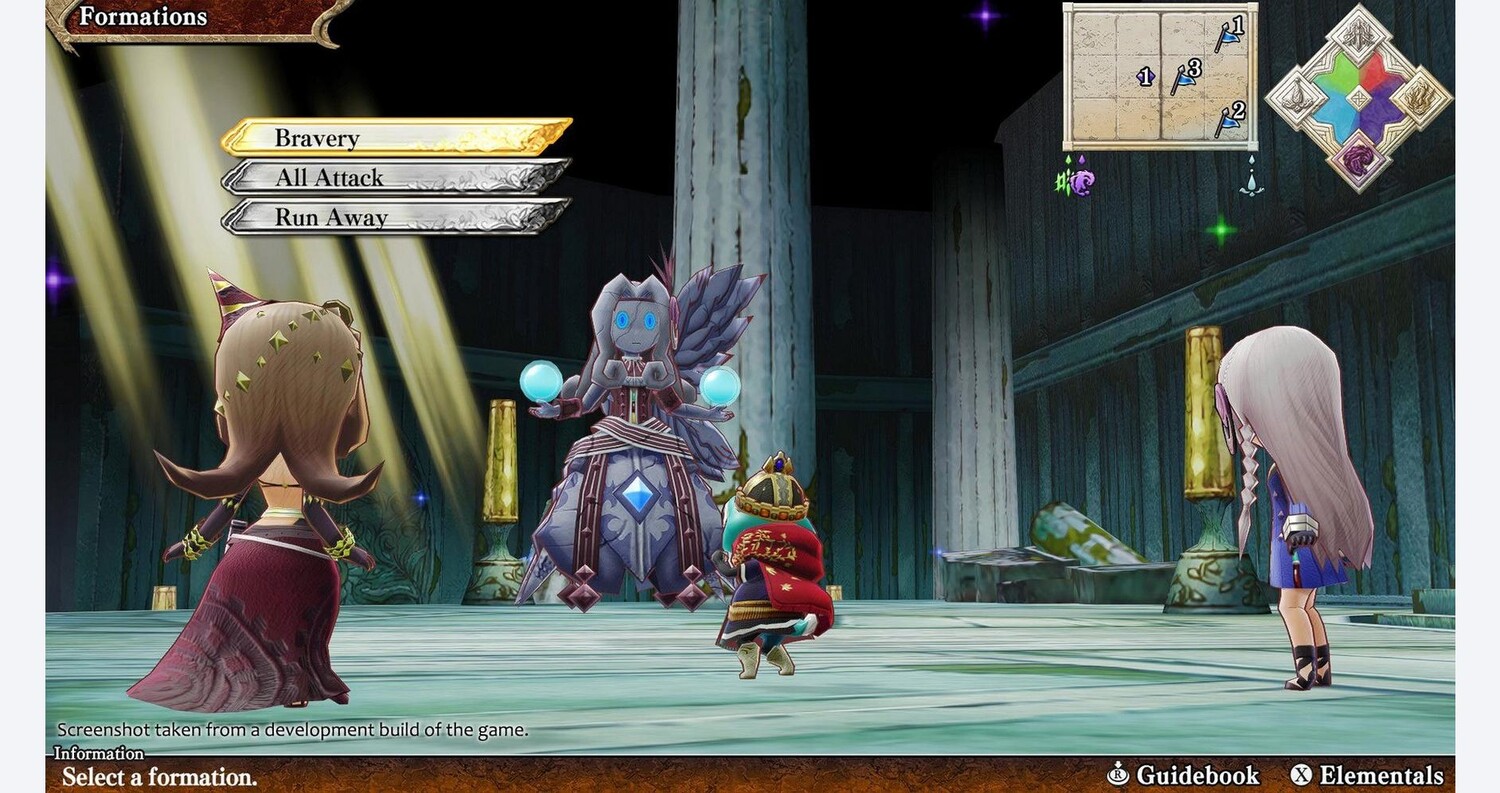The height and width of the screenshot is (793, 1500).
Task: Pick the Run Away option
Action: pos(395,217)
